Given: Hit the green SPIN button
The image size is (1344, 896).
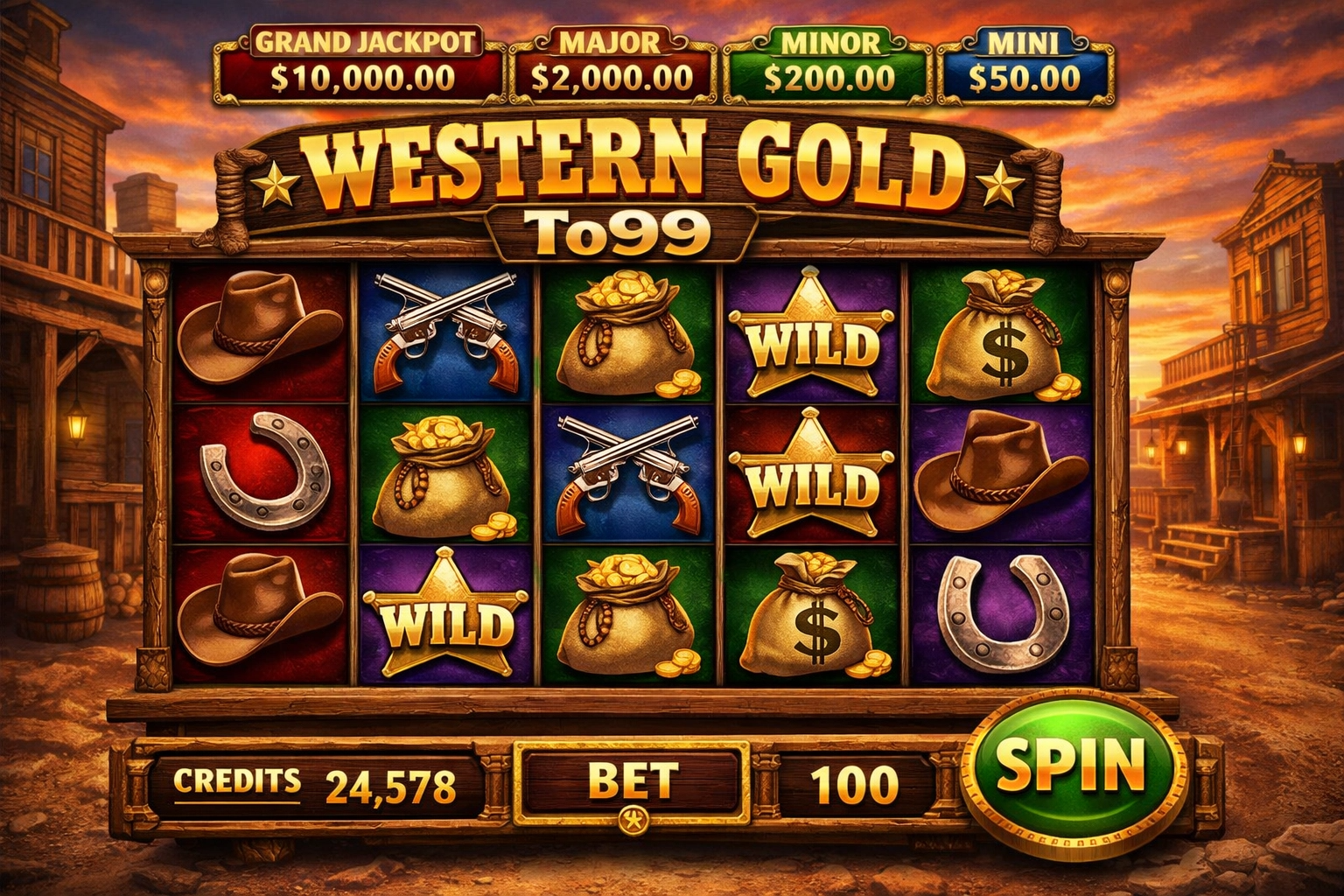Looking at the screenshot, I should tap(1071, 766).
